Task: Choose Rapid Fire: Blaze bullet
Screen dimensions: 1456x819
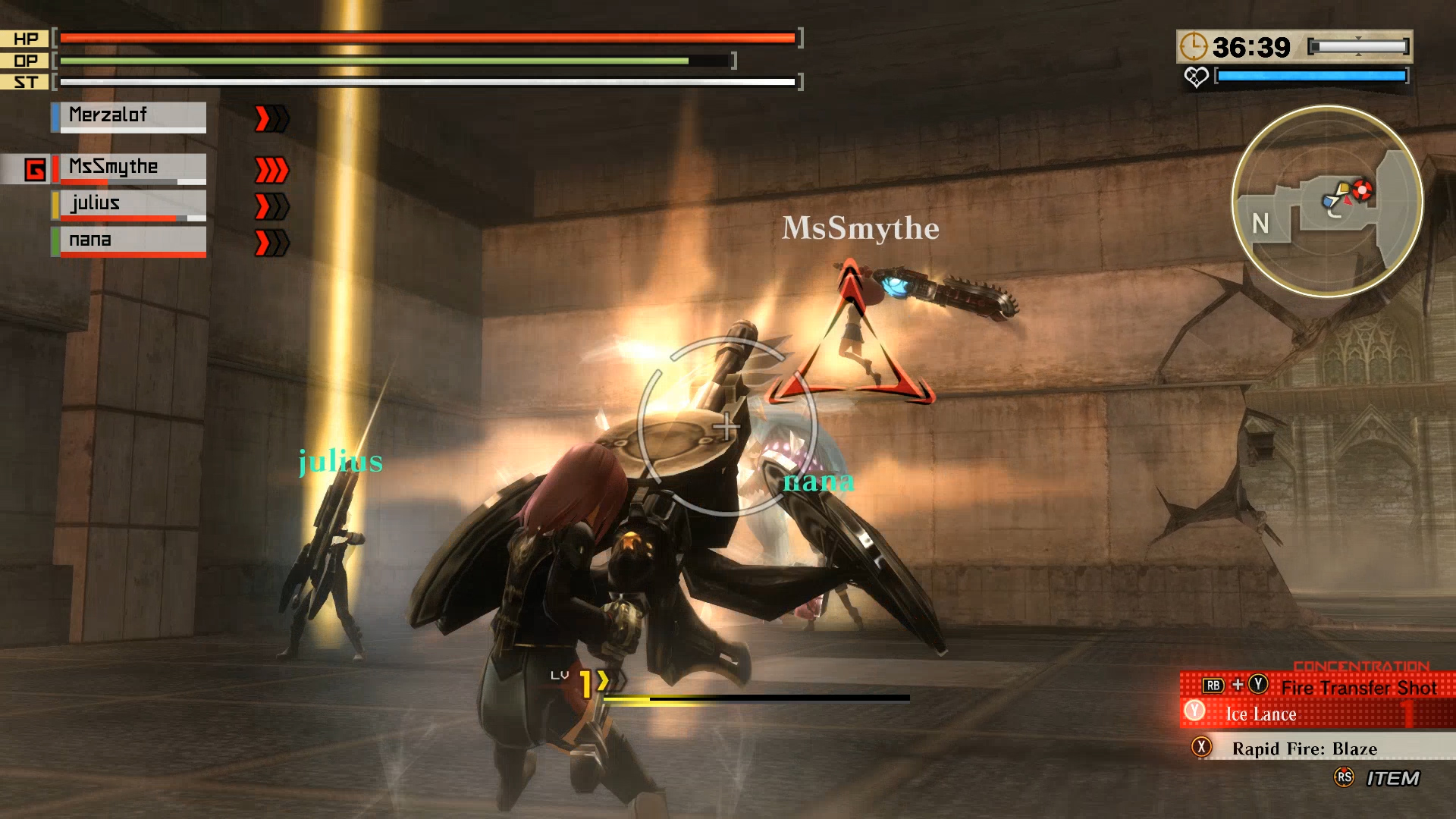Action: click(x=1304, y=748)
